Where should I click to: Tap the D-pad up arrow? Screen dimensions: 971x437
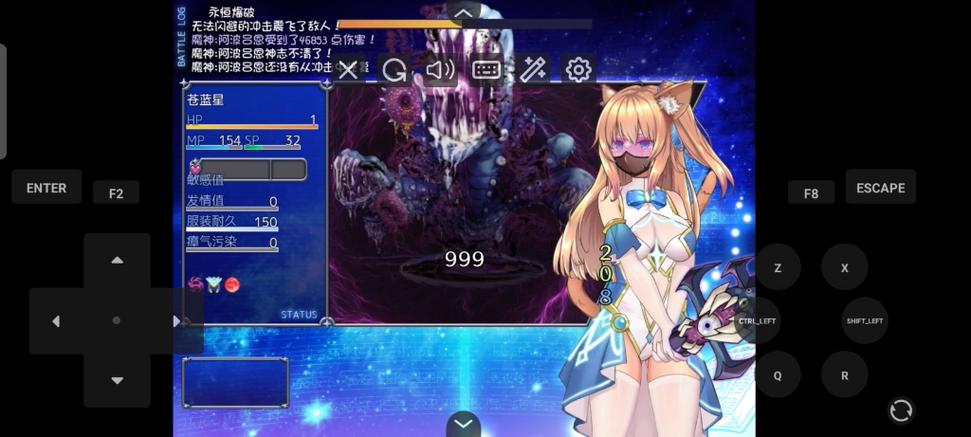117,260
